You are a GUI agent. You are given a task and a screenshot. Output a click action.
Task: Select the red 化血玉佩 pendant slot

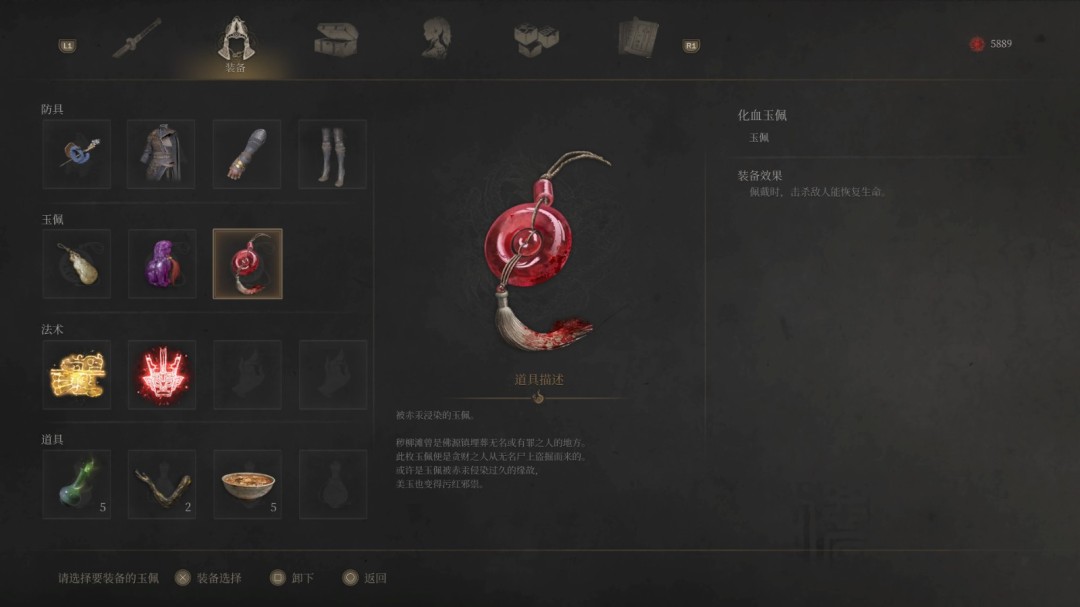point(247,264)
